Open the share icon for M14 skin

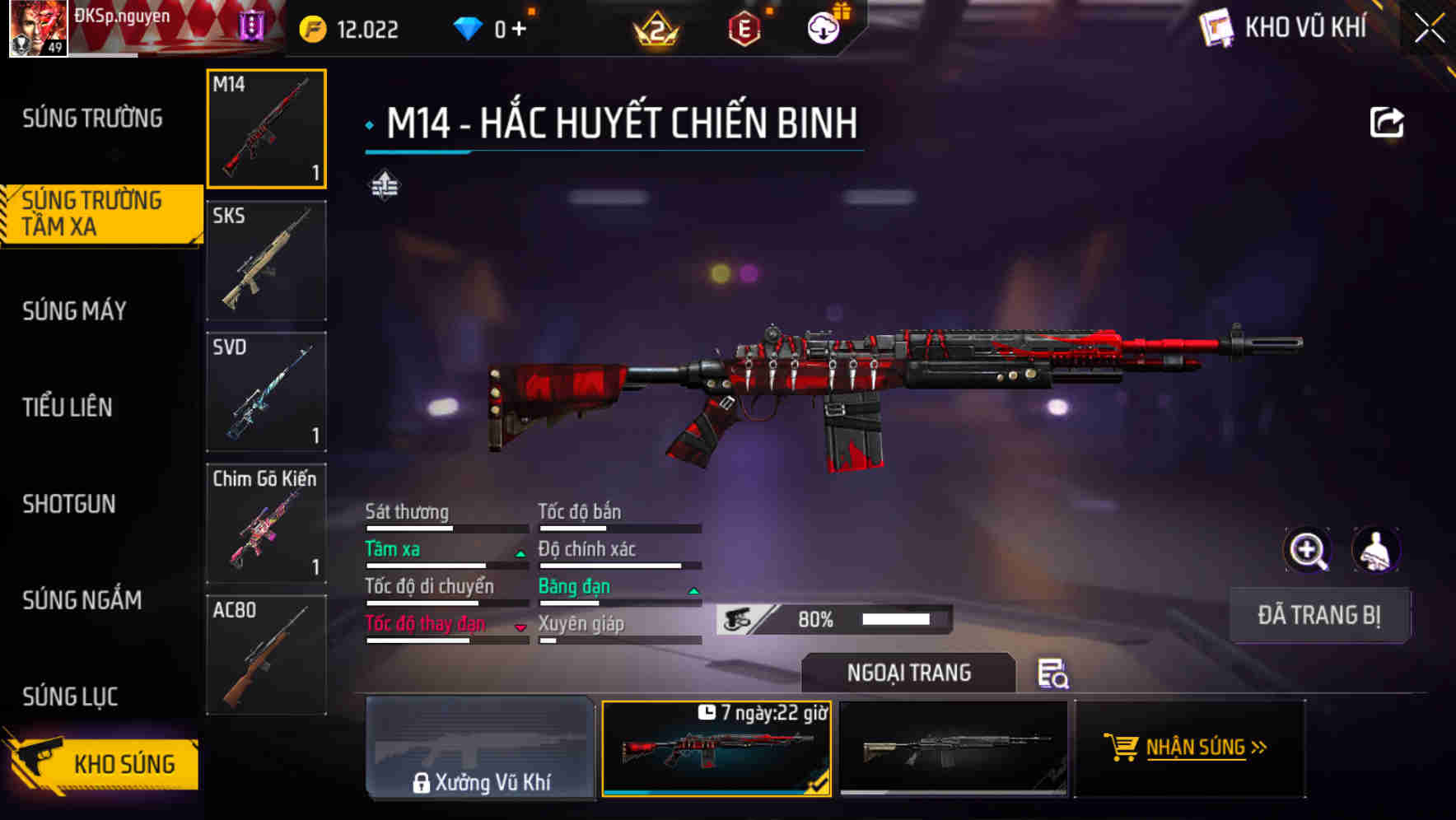[x=1386, y=122]
